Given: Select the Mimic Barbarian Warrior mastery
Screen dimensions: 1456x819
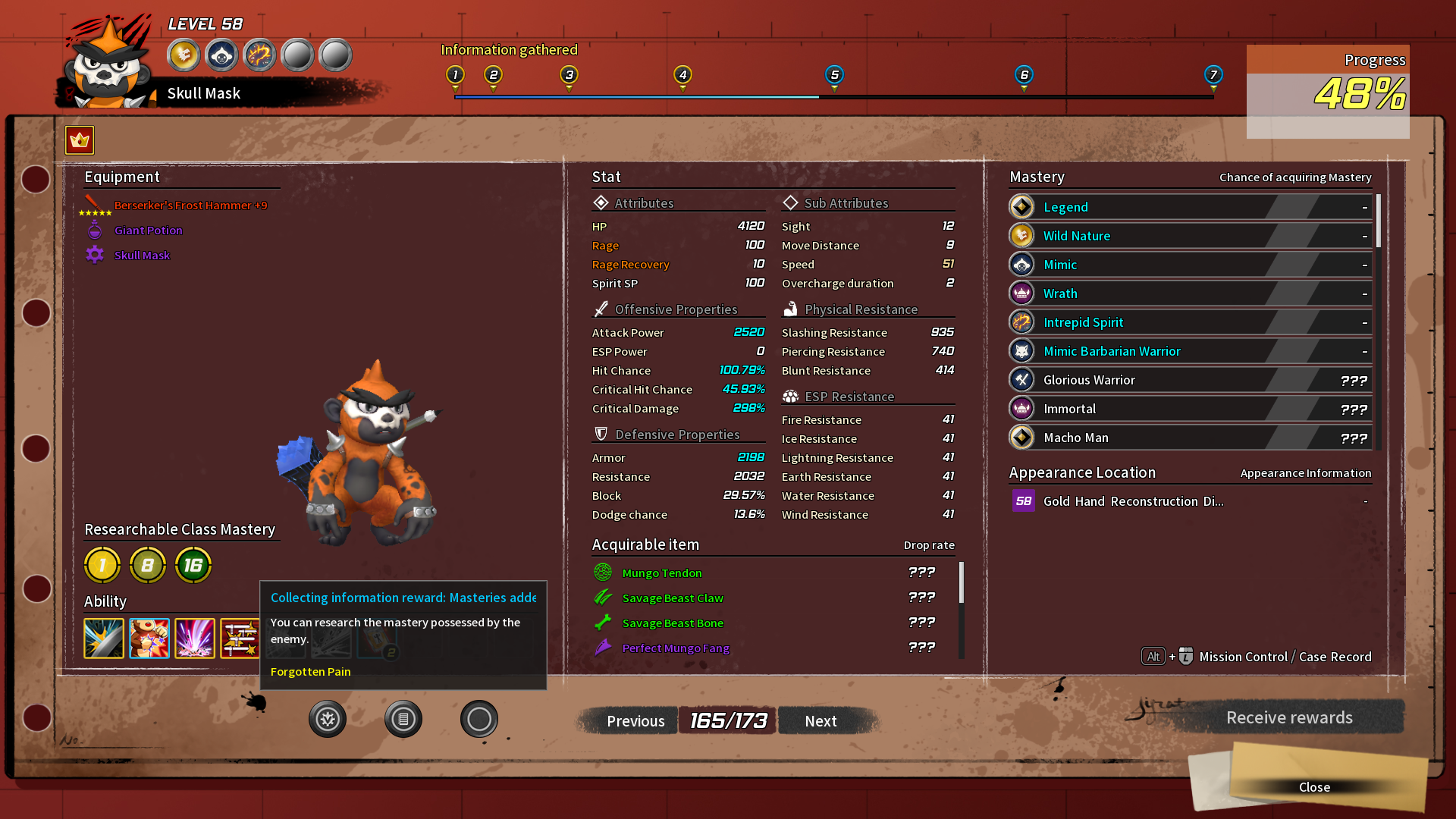Looking at the screenshot, I should 1190,351.
